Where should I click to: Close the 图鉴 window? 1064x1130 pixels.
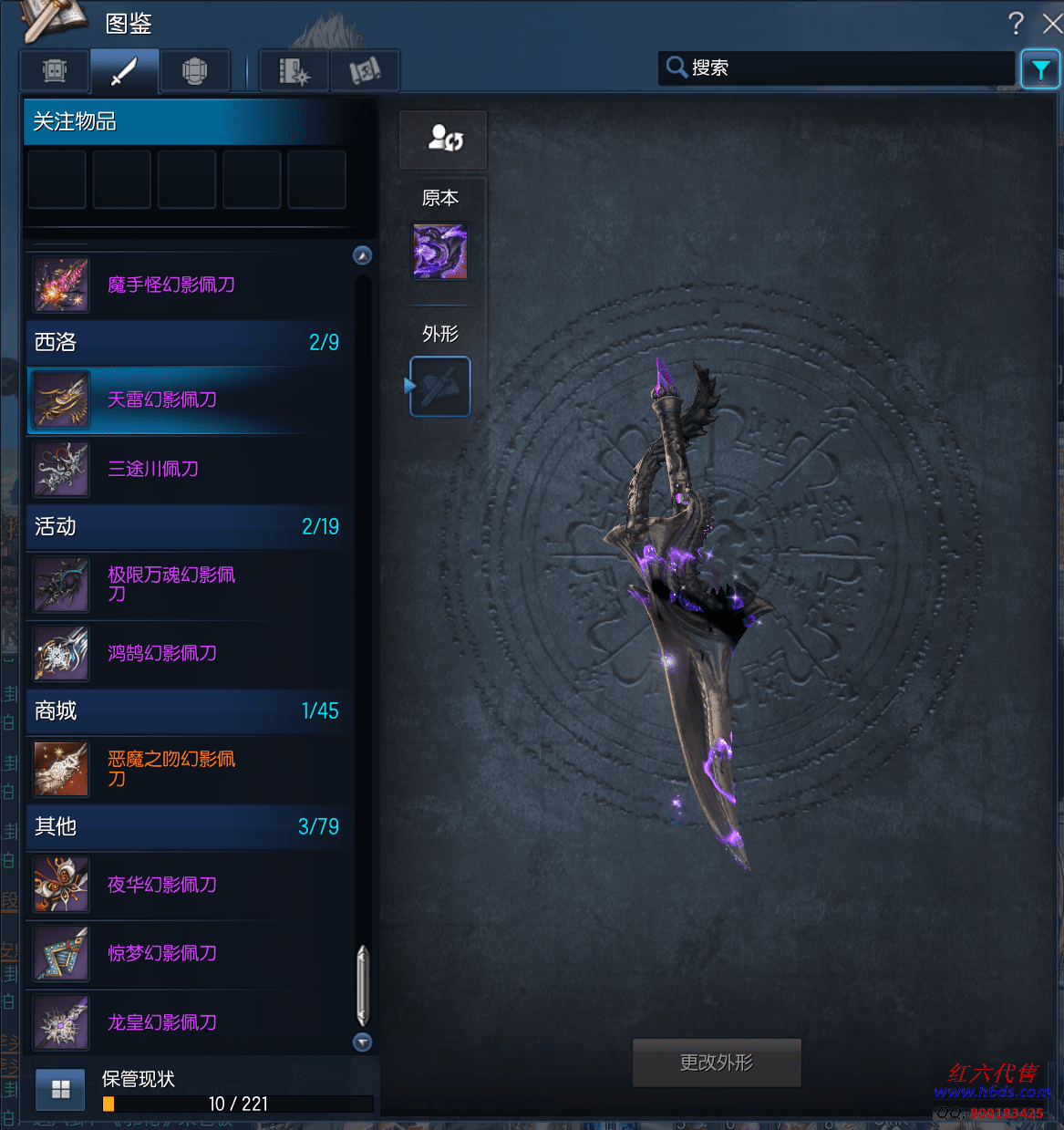click(1052, 23)
